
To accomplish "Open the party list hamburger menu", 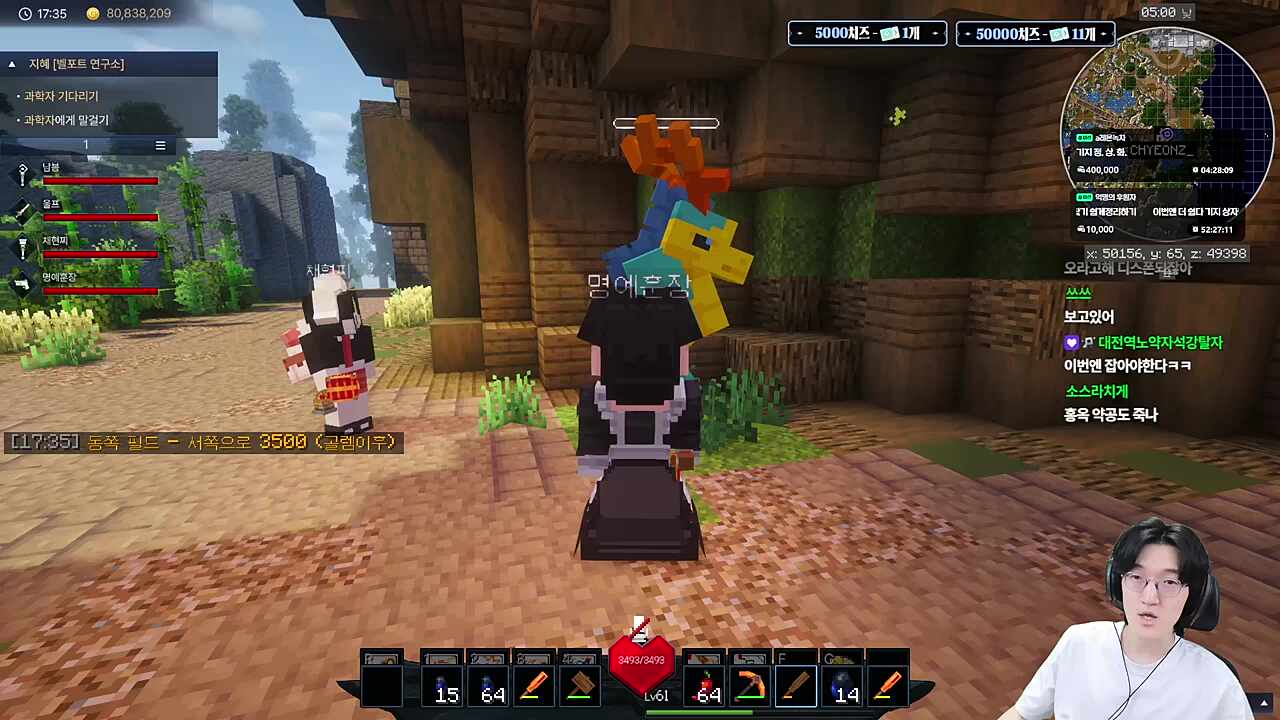I will (x=160, y=146).
